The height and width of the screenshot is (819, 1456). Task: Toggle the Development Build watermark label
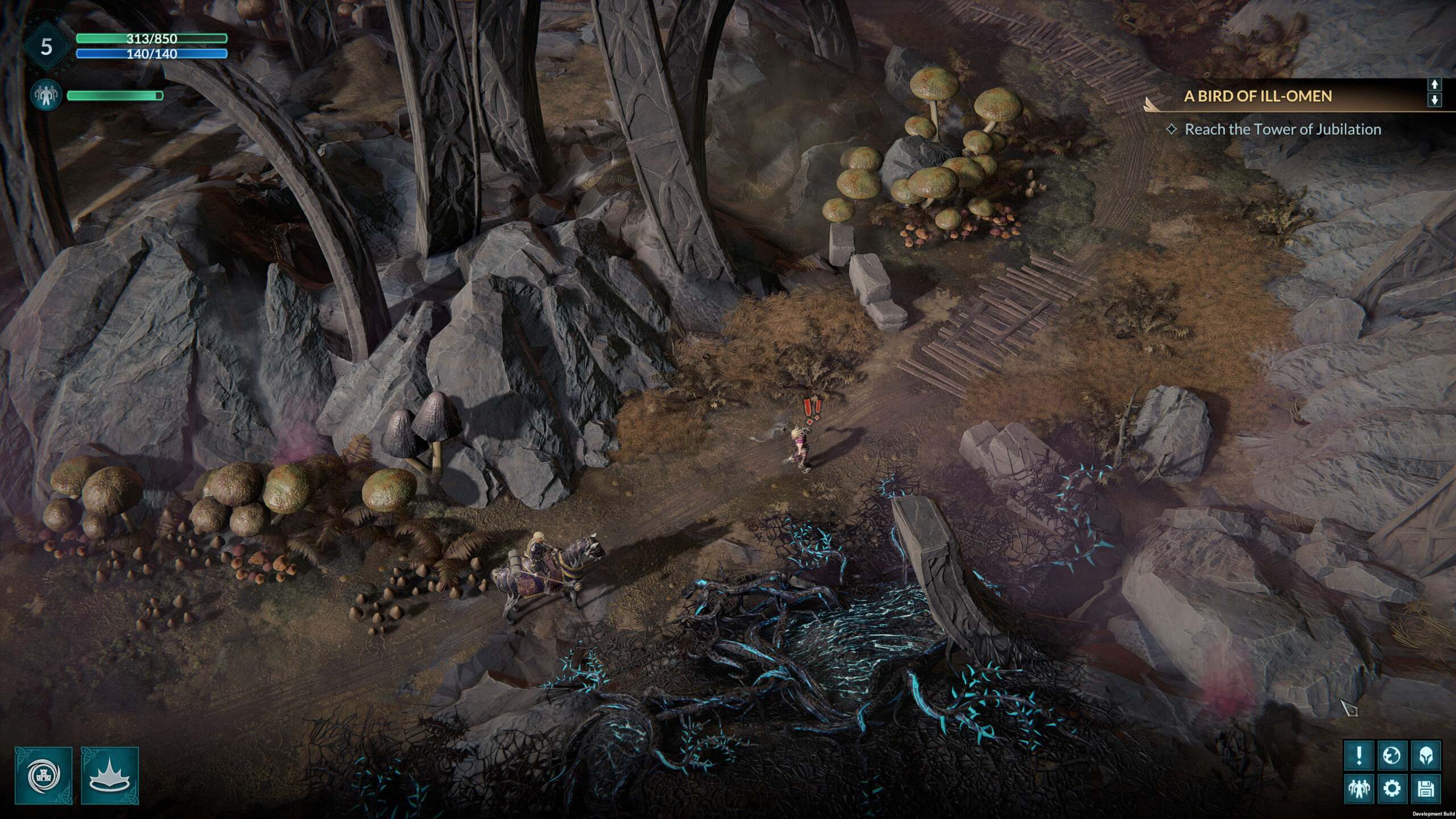pos(1433,815)
